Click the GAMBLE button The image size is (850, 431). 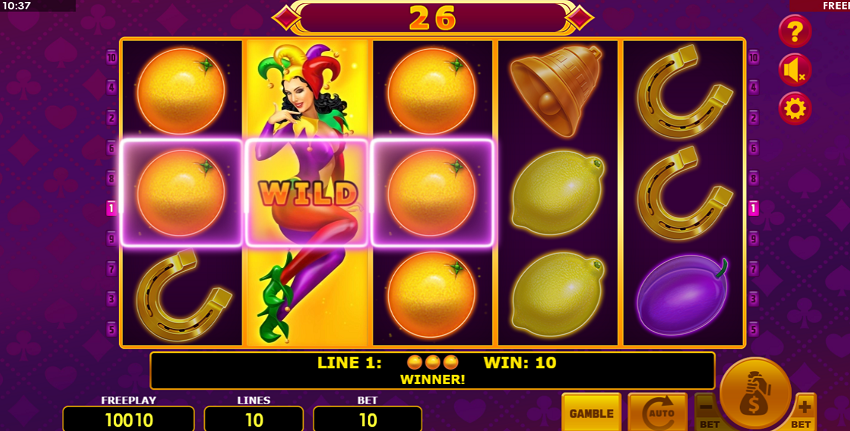(x=591, y=413)
